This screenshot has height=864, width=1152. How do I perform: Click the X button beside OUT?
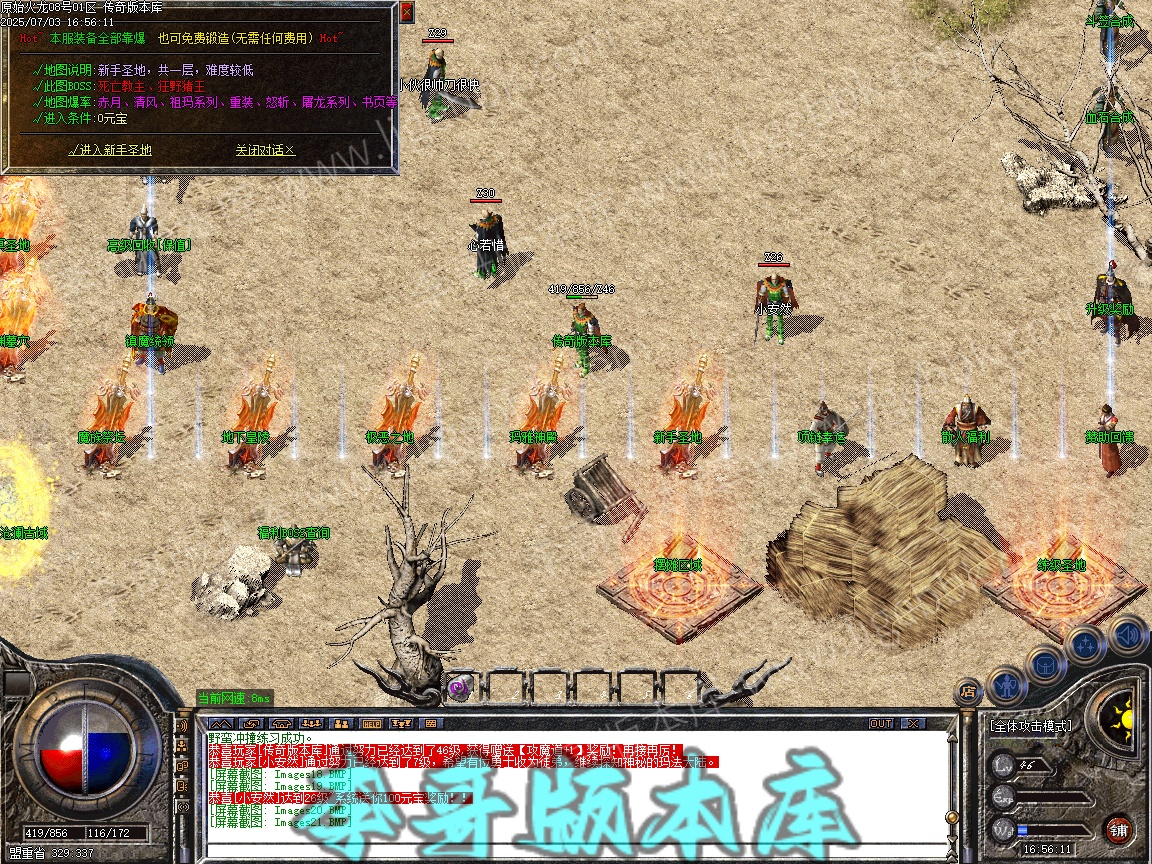point(913,723)
